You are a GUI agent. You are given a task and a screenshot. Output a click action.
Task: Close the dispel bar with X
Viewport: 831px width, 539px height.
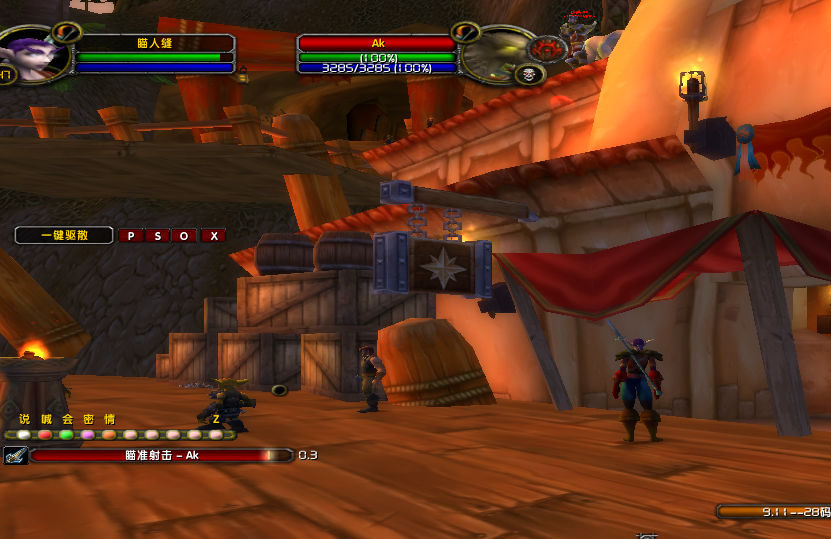(x=213, y=236)
